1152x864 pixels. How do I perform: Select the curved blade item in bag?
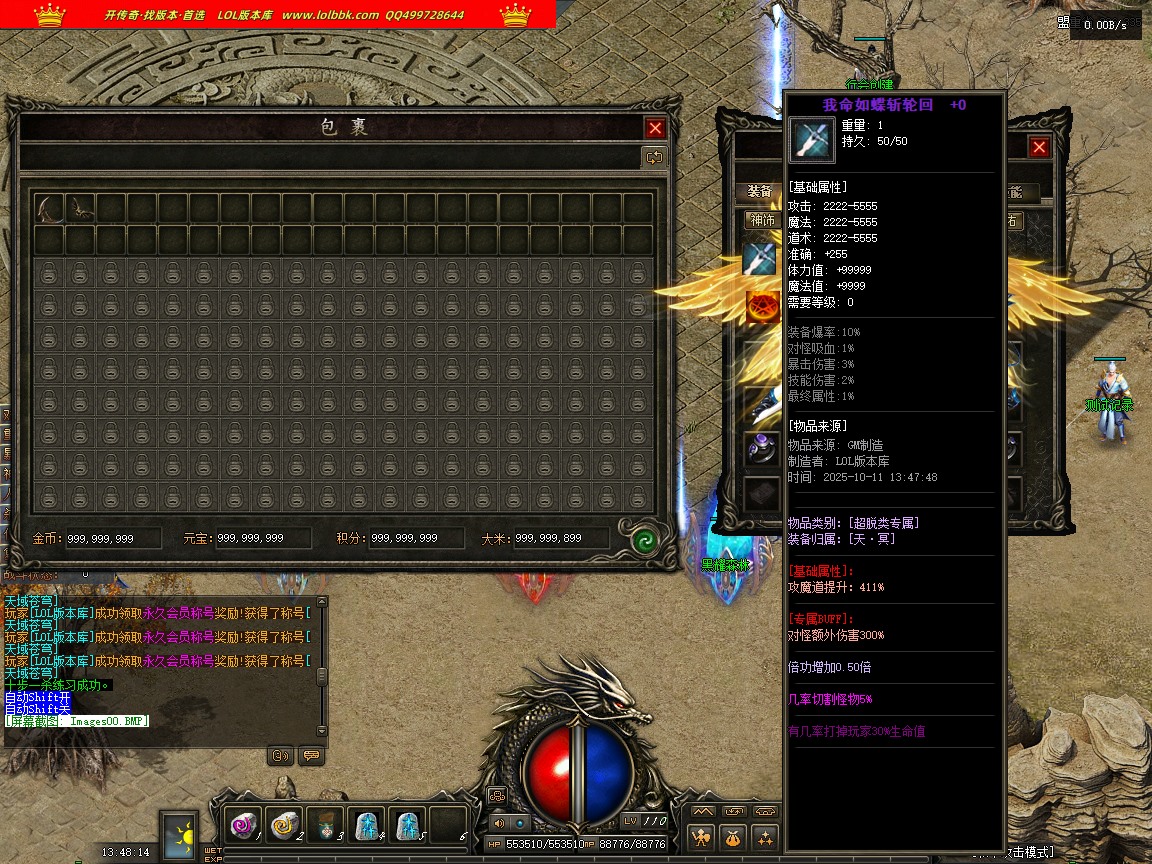pos(49,208)
